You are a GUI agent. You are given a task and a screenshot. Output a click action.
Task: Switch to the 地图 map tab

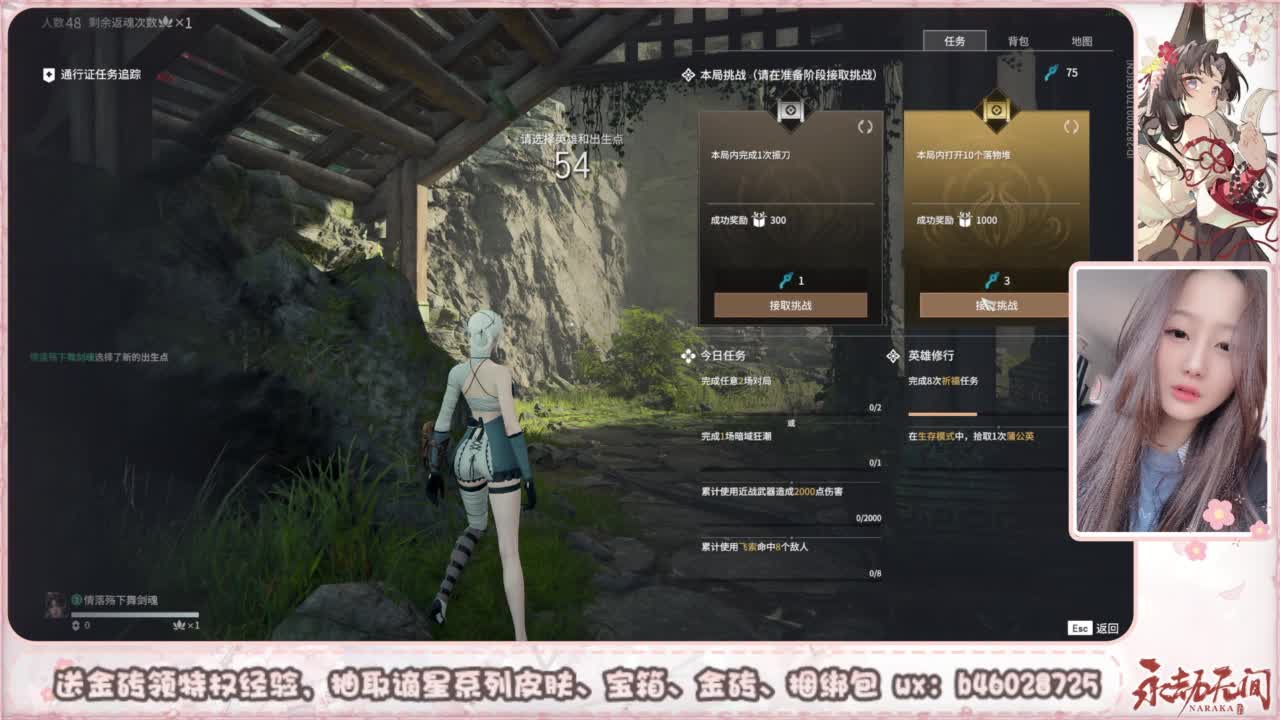pos(1080,42)
